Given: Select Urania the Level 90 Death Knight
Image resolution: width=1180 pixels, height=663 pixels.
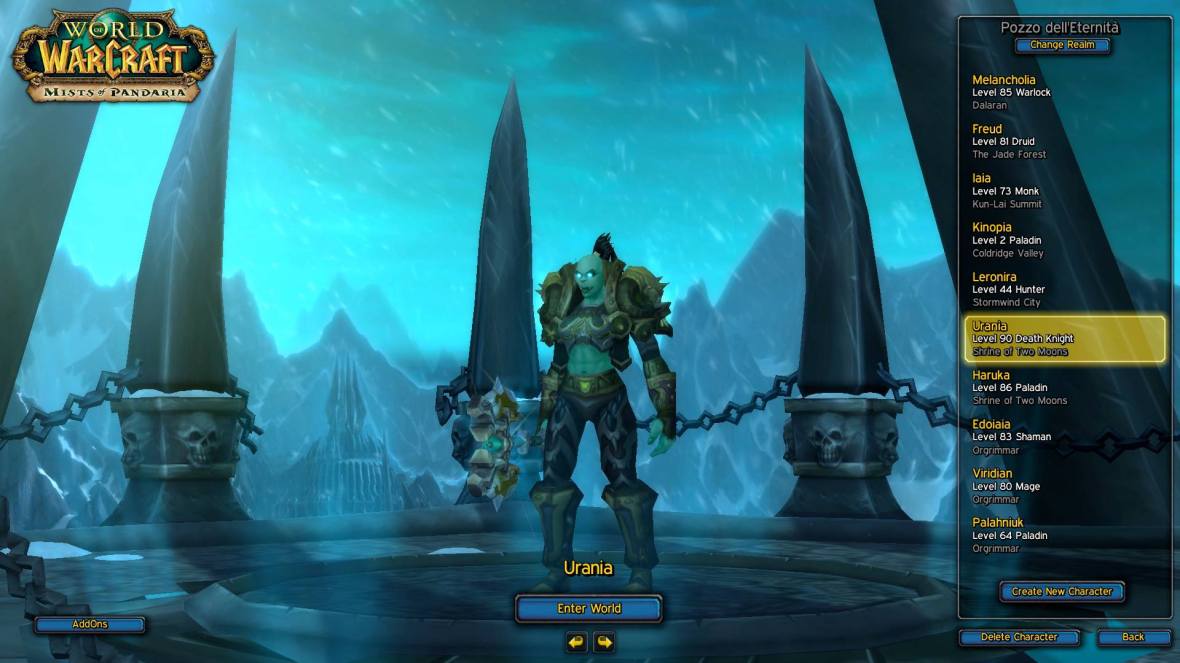Looking at the screenshot, I should [1064, 338].
